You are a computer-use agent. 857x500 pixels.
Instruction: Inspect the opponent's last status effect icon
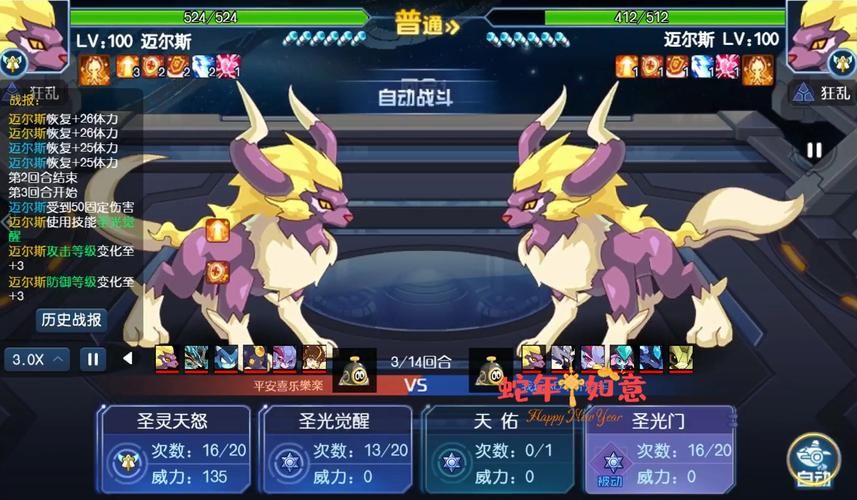[757, 68]
